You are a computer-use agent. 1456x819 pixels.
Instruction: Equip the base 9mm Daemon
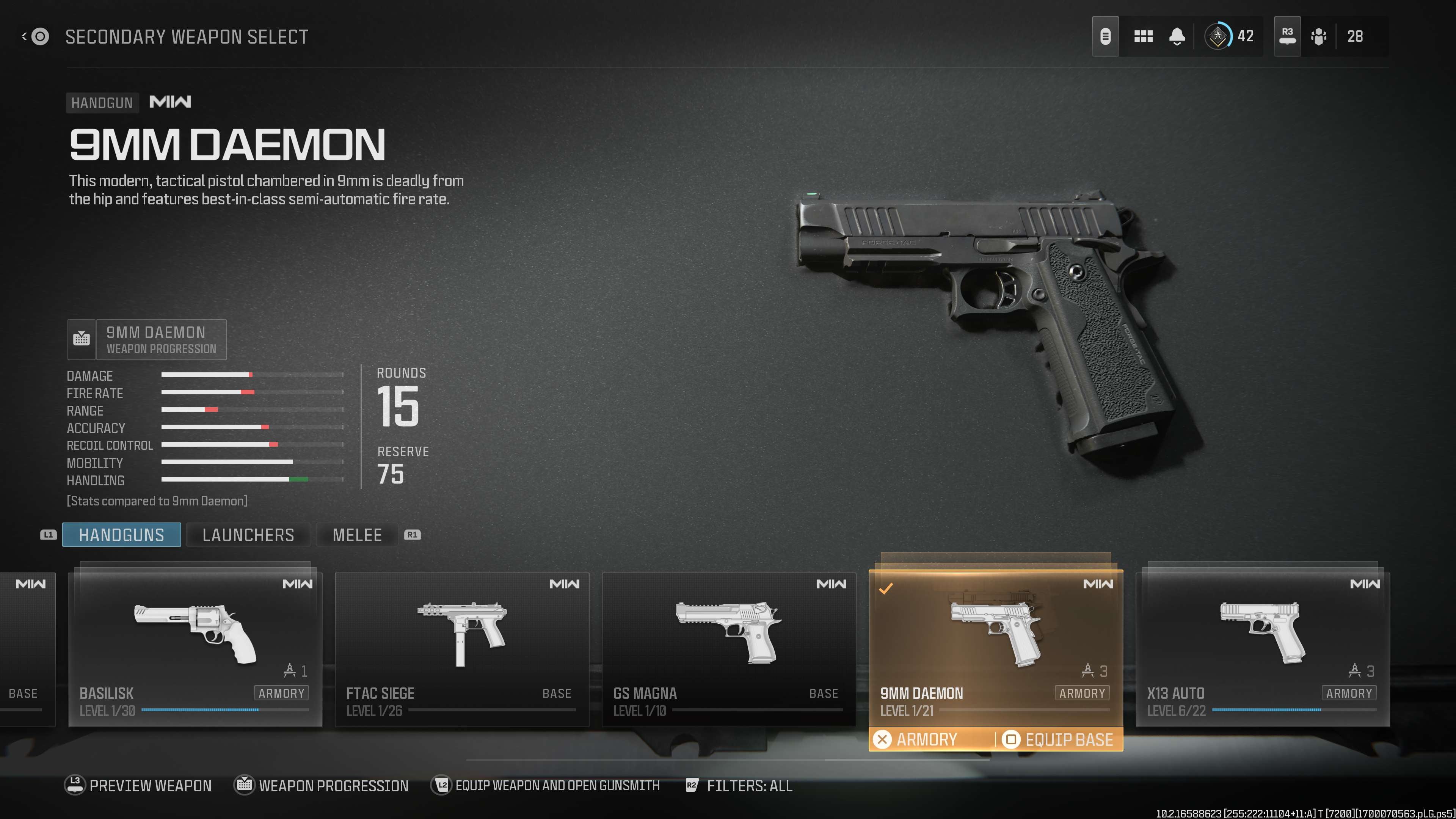(1059, 739)
